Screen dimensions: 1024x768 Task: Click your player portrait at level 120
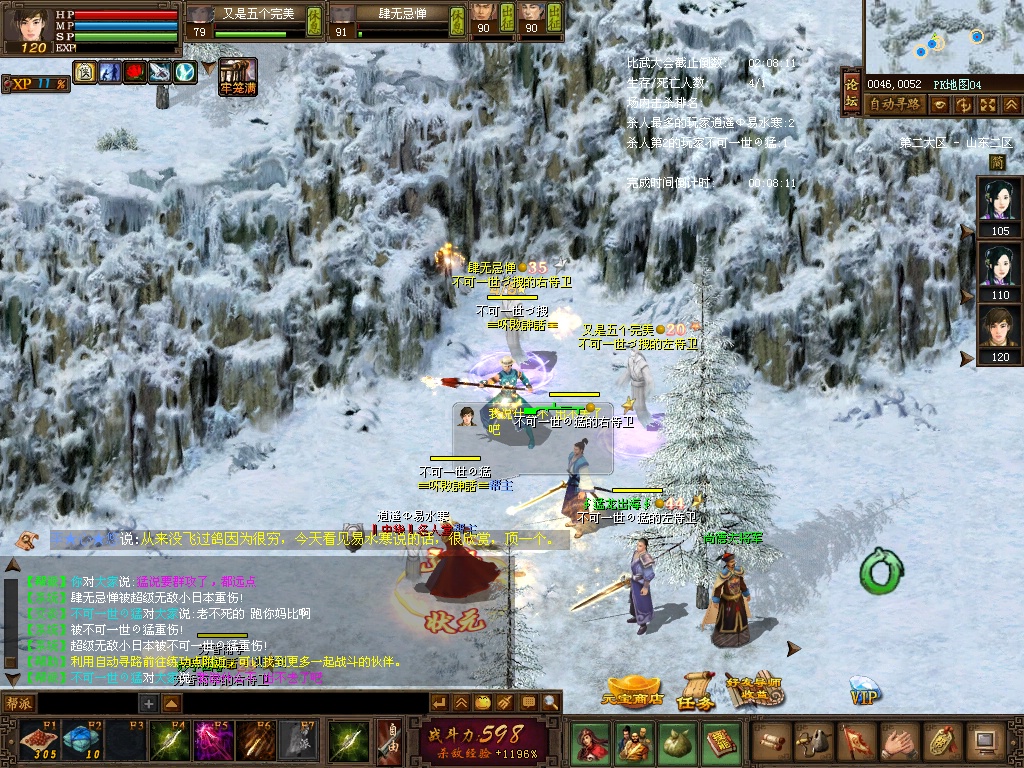(32, 24)
